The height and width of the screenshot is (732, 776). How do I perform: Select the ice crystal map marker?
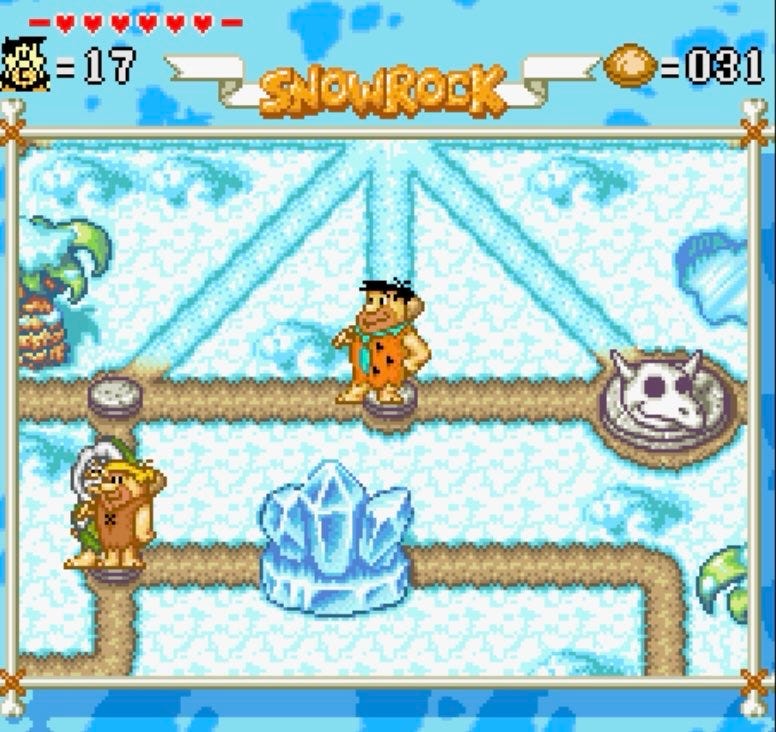pyautogui.click(x=336, y=537)
